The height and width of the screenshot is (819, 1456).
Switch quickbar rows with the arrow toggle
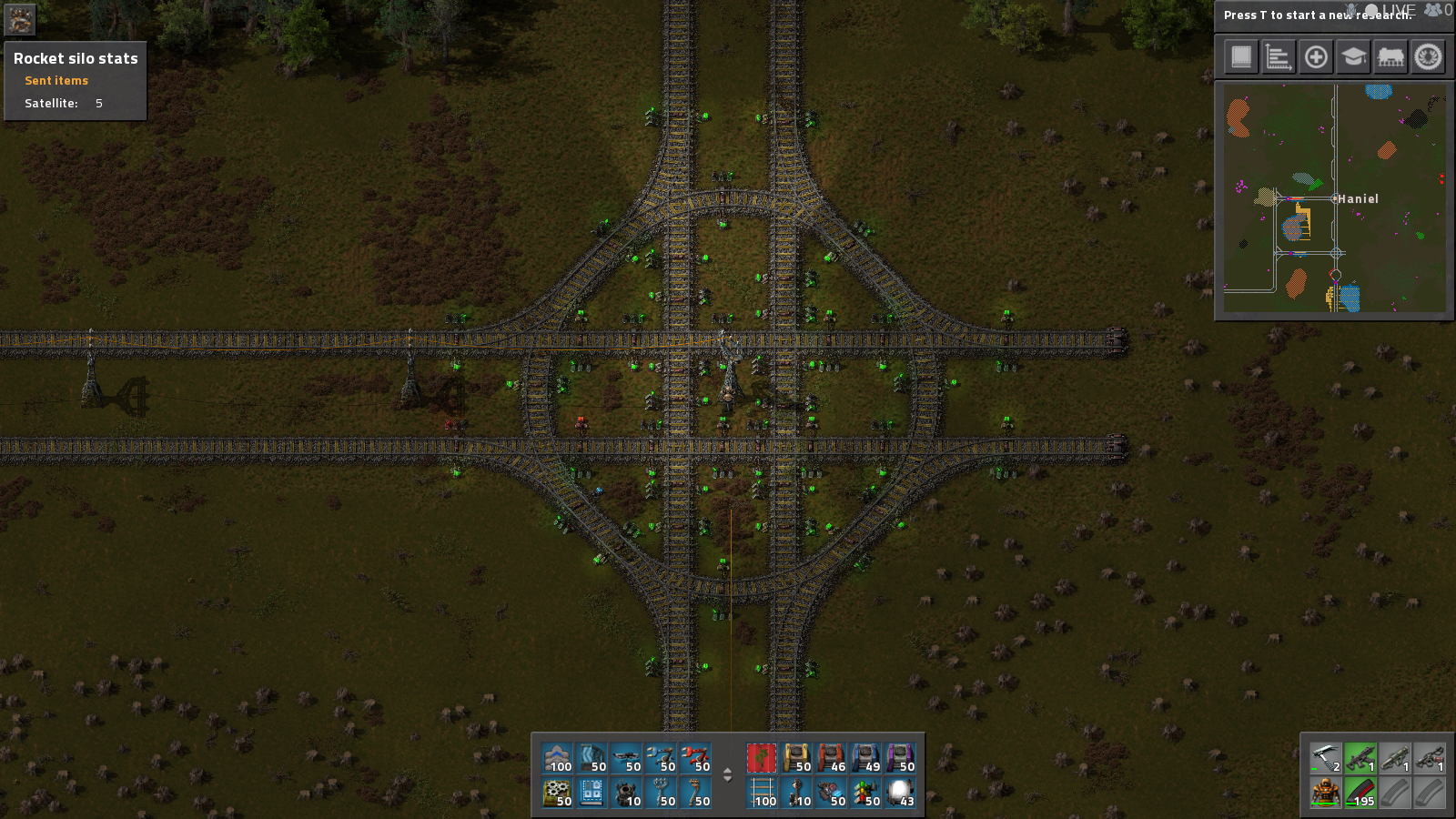pos(727,775)
